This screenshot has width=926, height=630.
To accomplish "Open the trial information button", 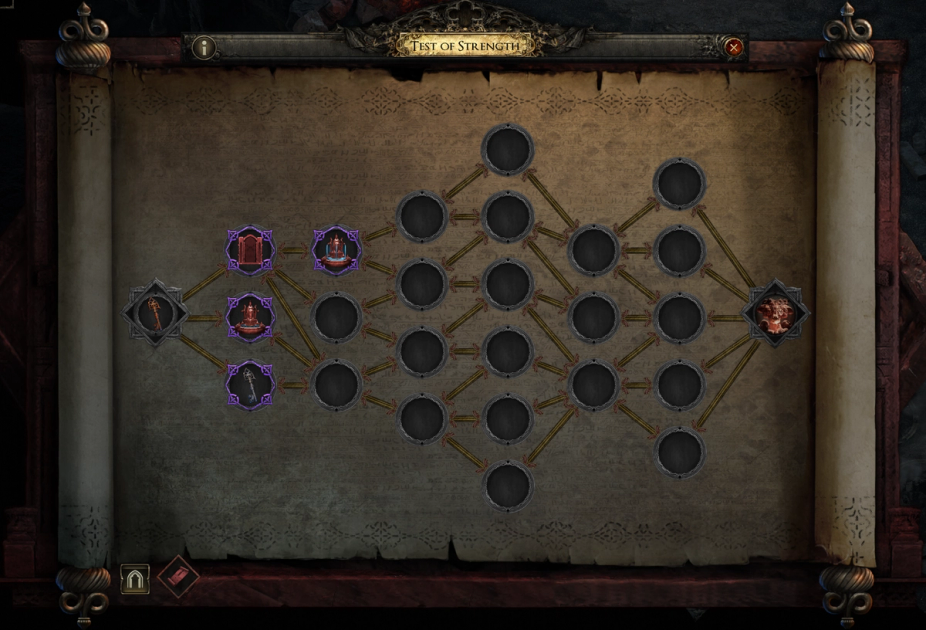I will point(204,47).
